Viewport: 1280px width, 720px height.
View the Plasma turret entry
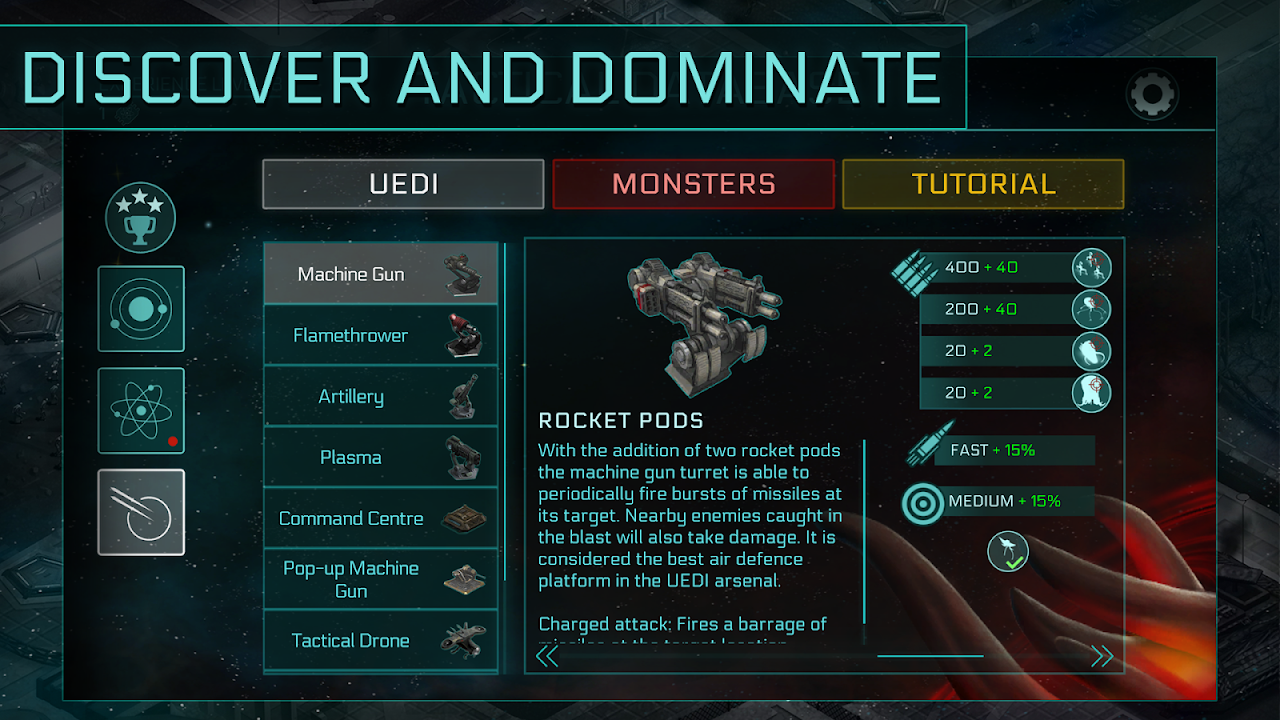(x=380, y=457)
